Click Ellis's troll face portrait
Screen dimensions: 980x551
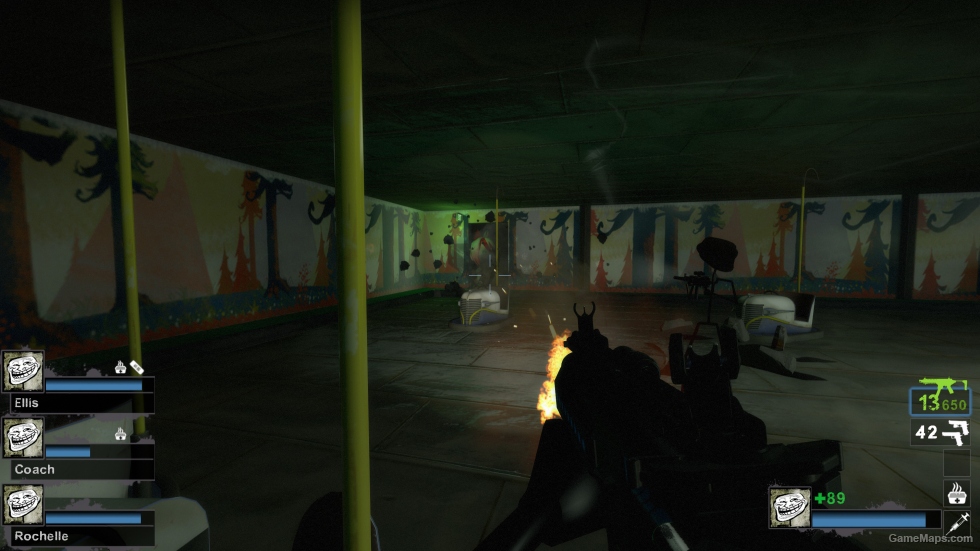pyautogui.click(x=23, y=371)
